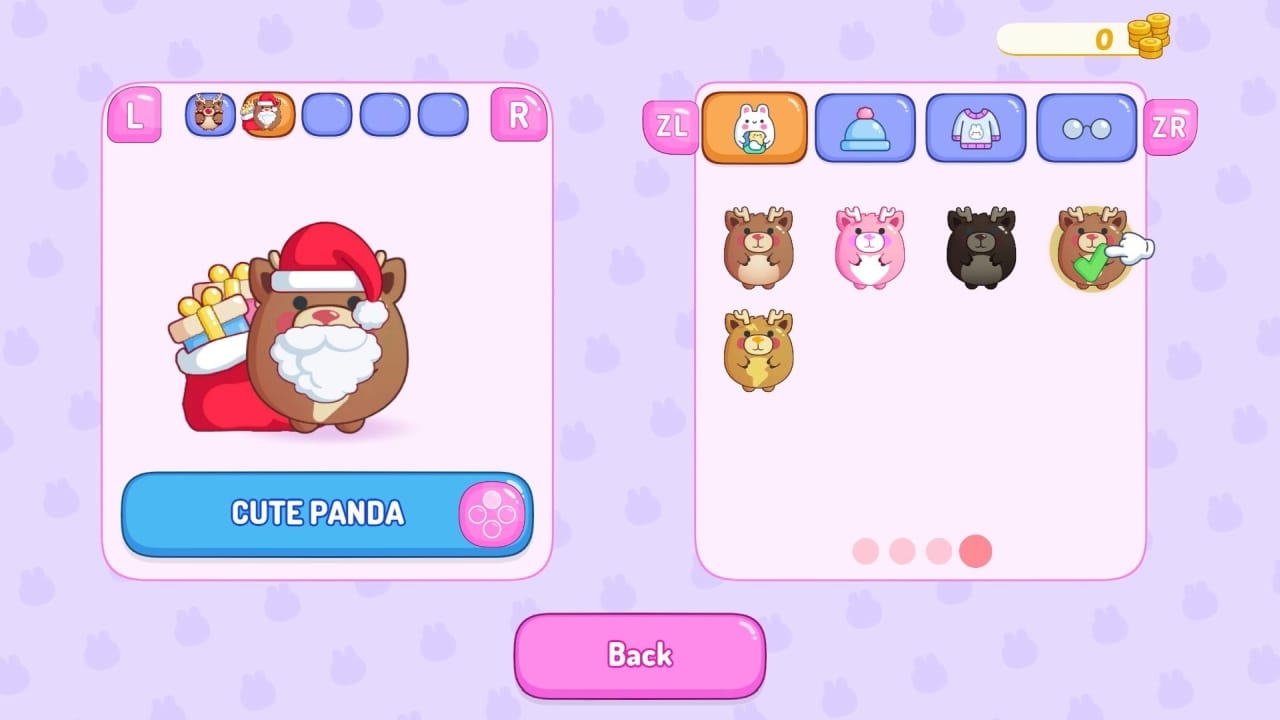Choose the black reindeer skin
1280x720 pixels.
pyautogui.click(x=977, y=248)
